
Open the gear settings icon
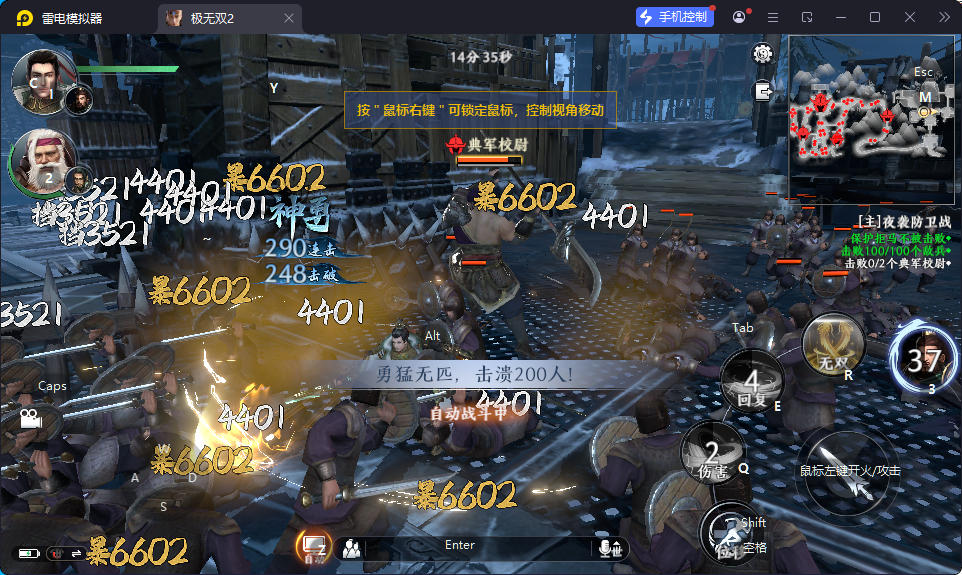click(x=764, y=54)
